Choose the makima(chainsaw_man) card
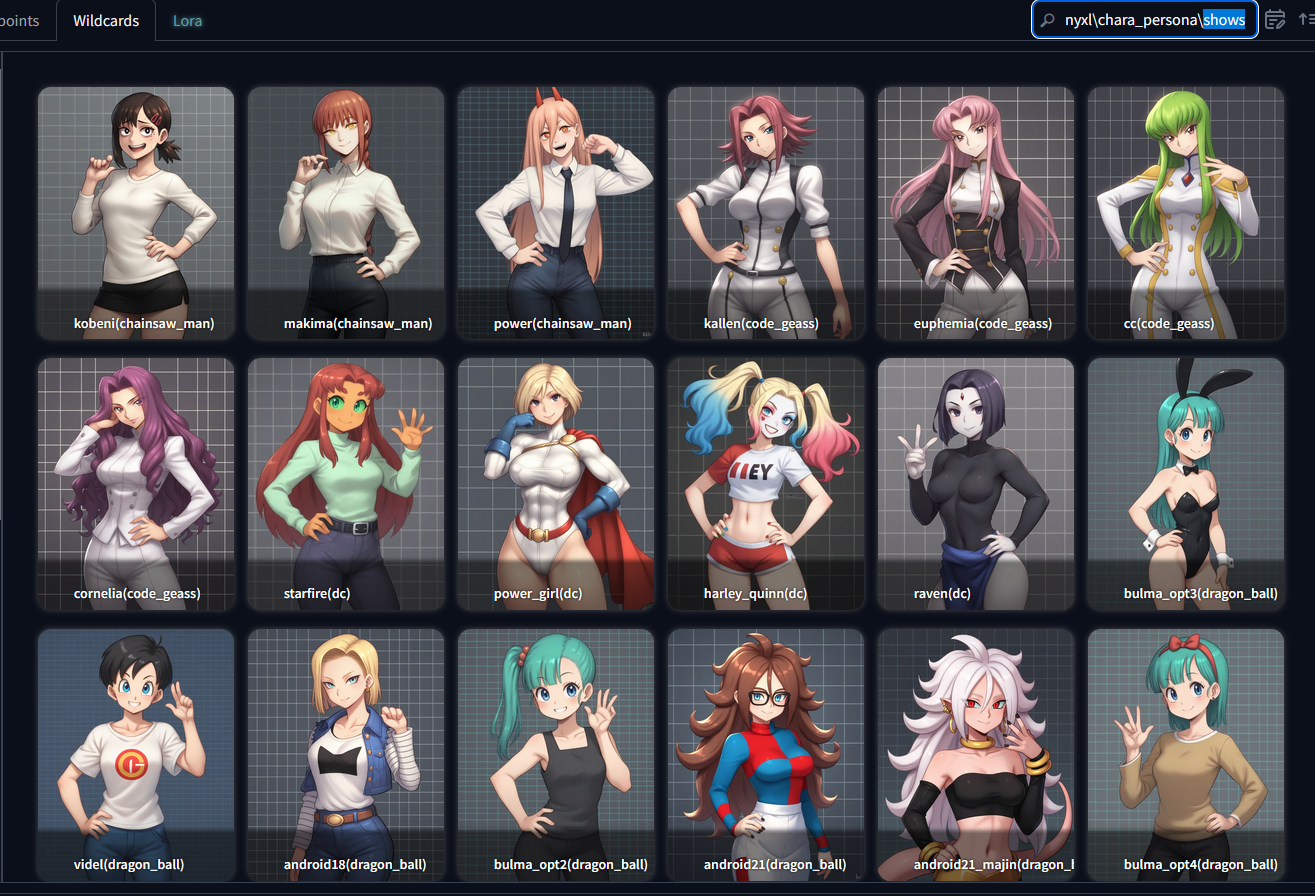 (x=346, y=212)
